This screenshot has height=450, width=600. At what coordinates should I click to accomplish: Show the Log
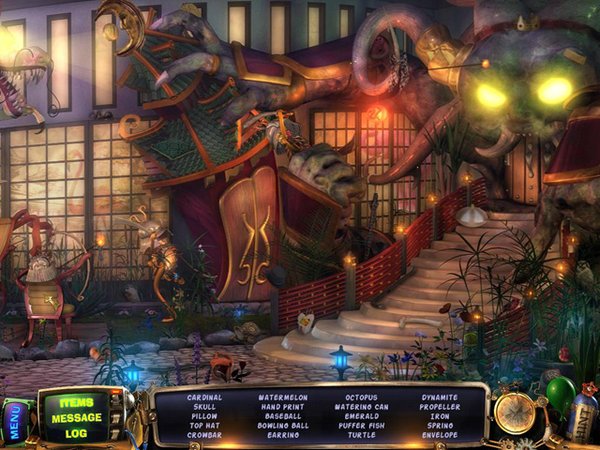pyautogui.click(x=77, y=433)
